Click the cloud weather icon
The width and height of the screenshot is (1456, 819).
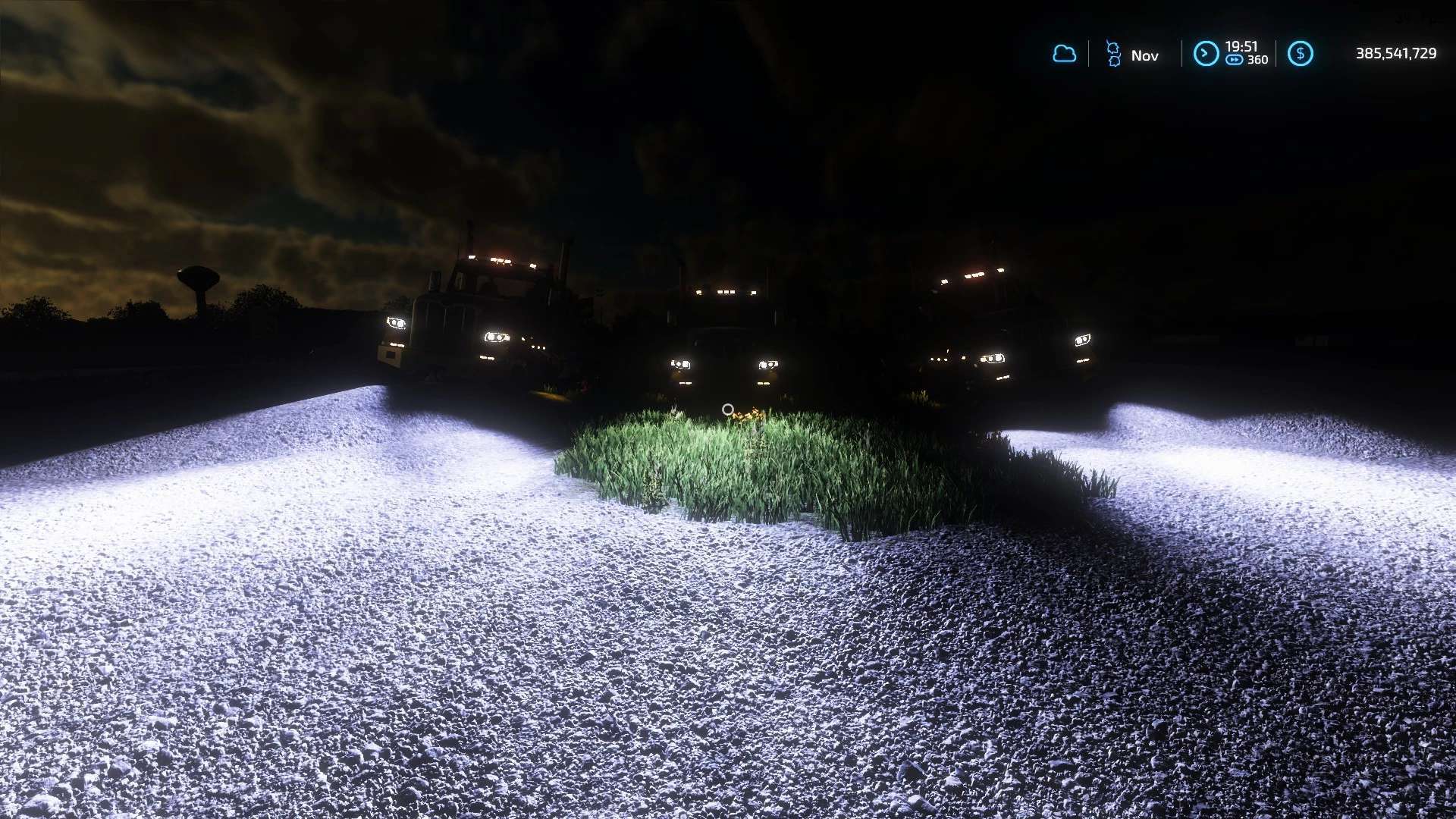point(1064,54)
